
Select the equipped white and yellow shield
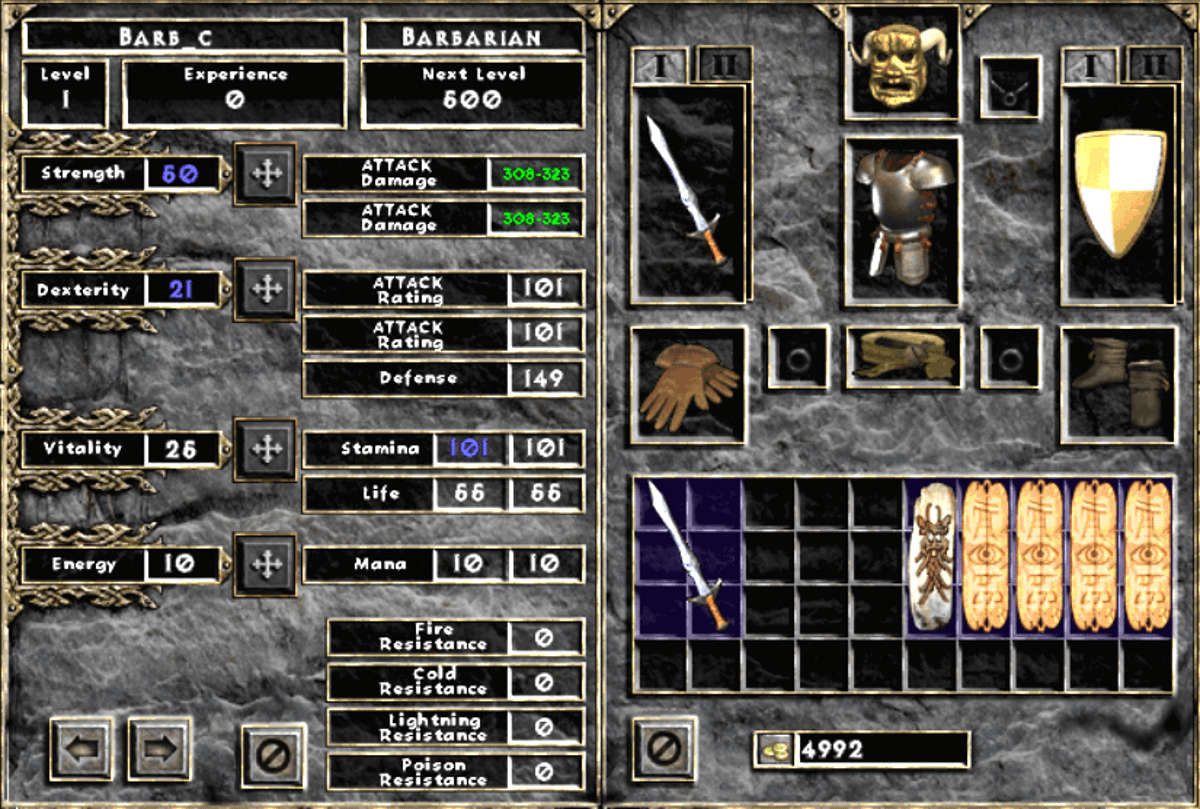(x=1119, y=192)
